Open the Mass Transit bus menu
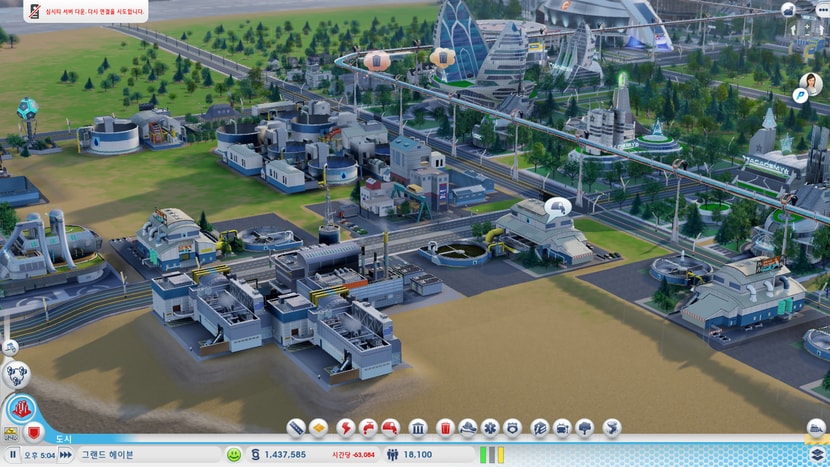Screen dimensions: 830x467 point(562,428)
